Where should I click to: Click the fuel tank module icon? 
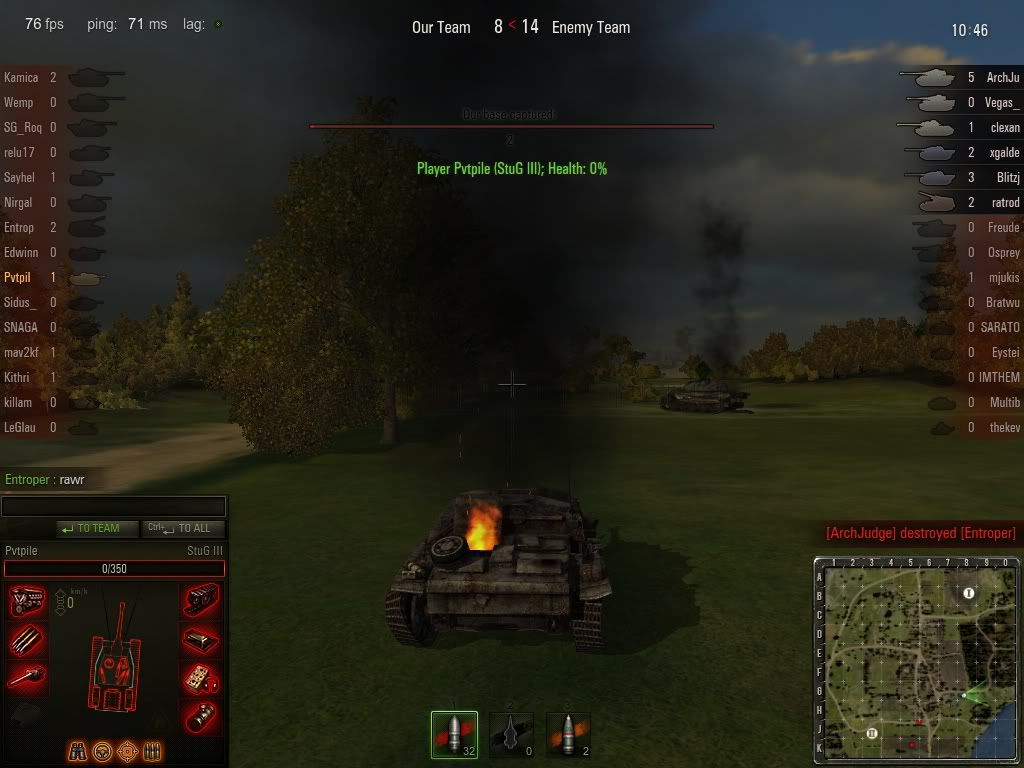[202, 639]
